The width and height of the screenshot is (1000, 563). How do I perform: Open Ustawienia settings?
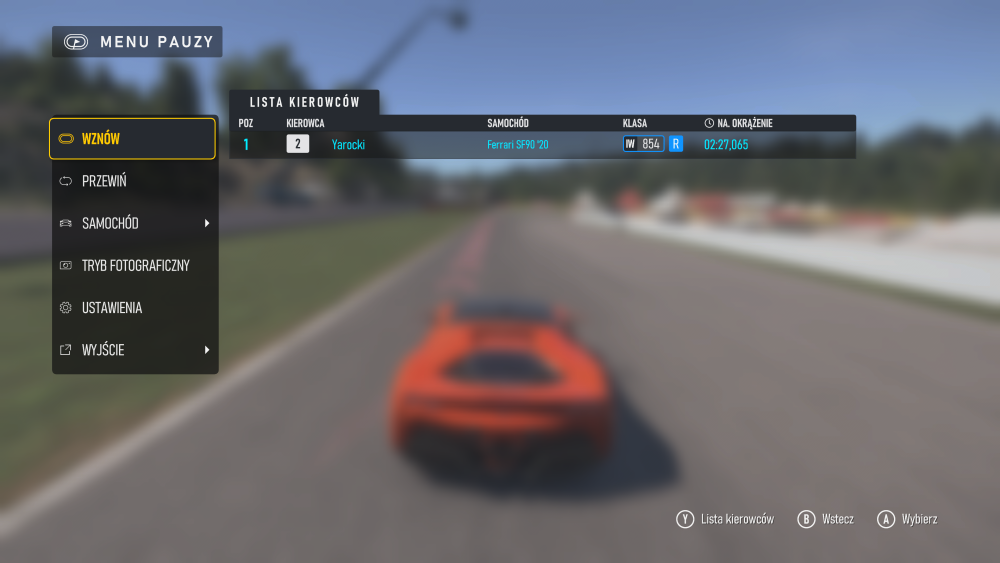134,308
